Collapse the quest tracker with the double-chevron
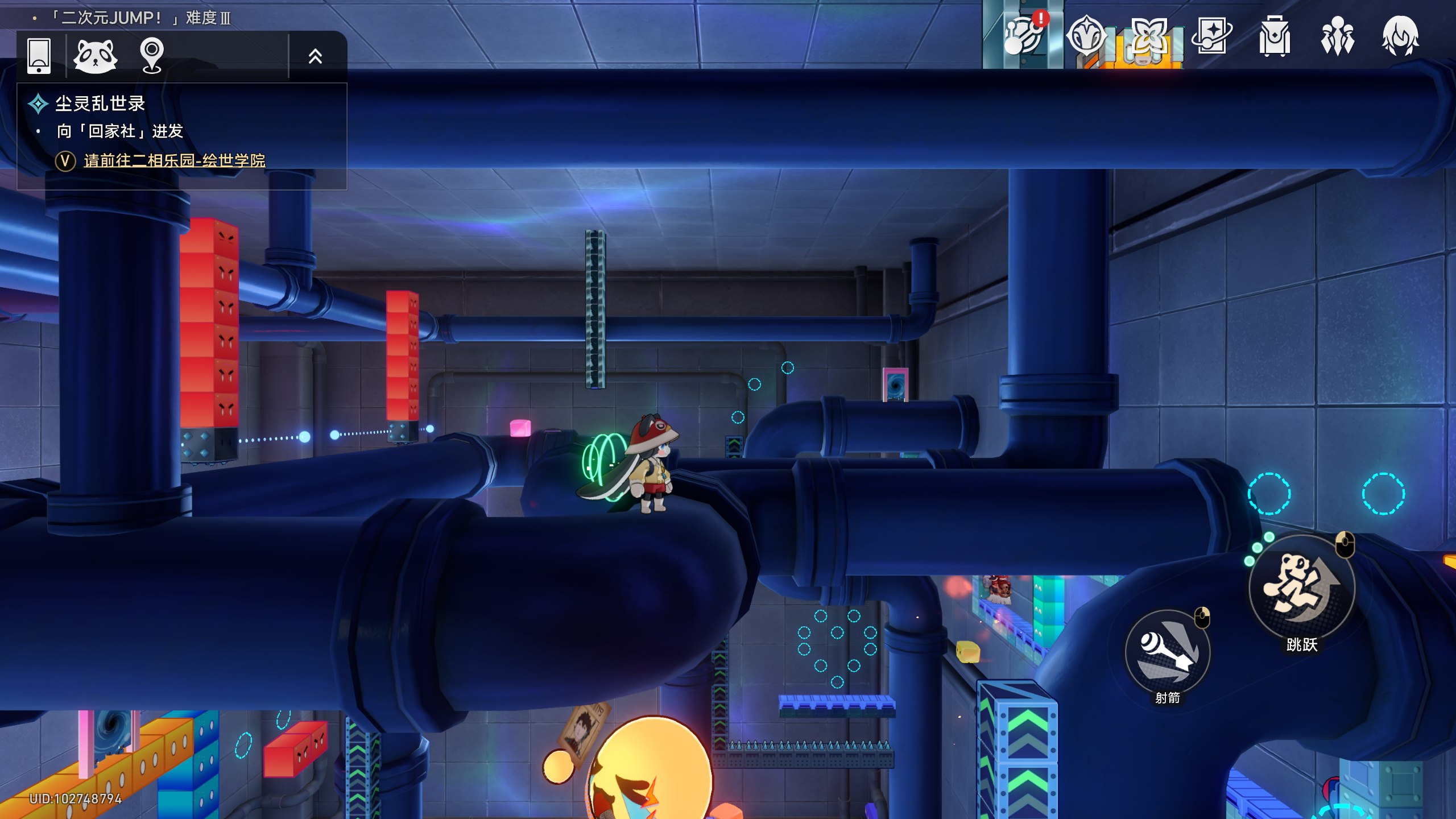 (315, 56)
